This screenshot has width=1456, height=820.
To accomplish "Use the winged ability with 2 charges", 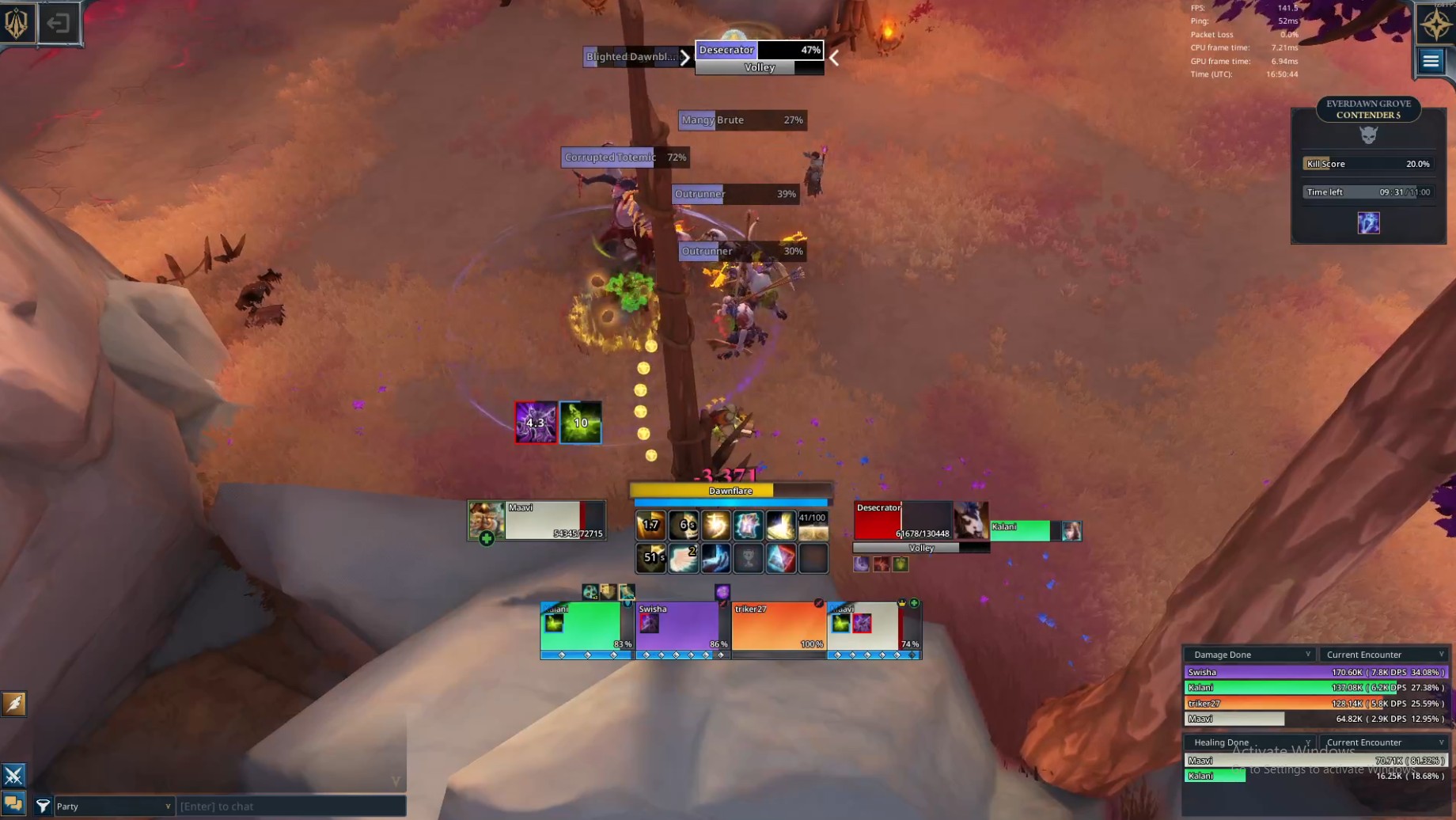I will [683, 558].
